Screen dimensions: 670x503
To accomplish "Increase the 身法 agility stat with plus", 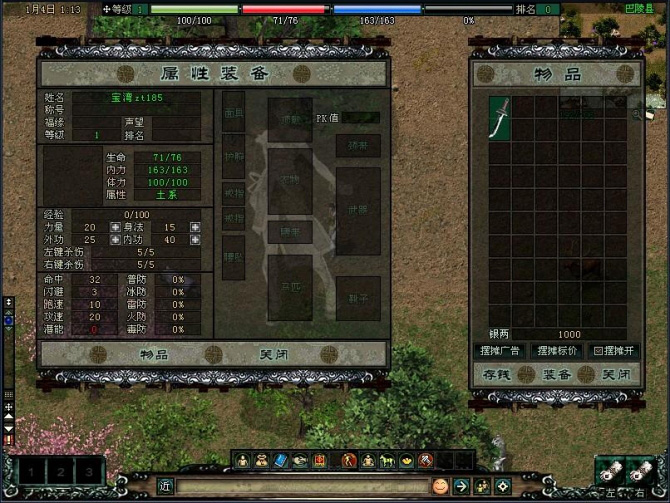I will 194,227.
